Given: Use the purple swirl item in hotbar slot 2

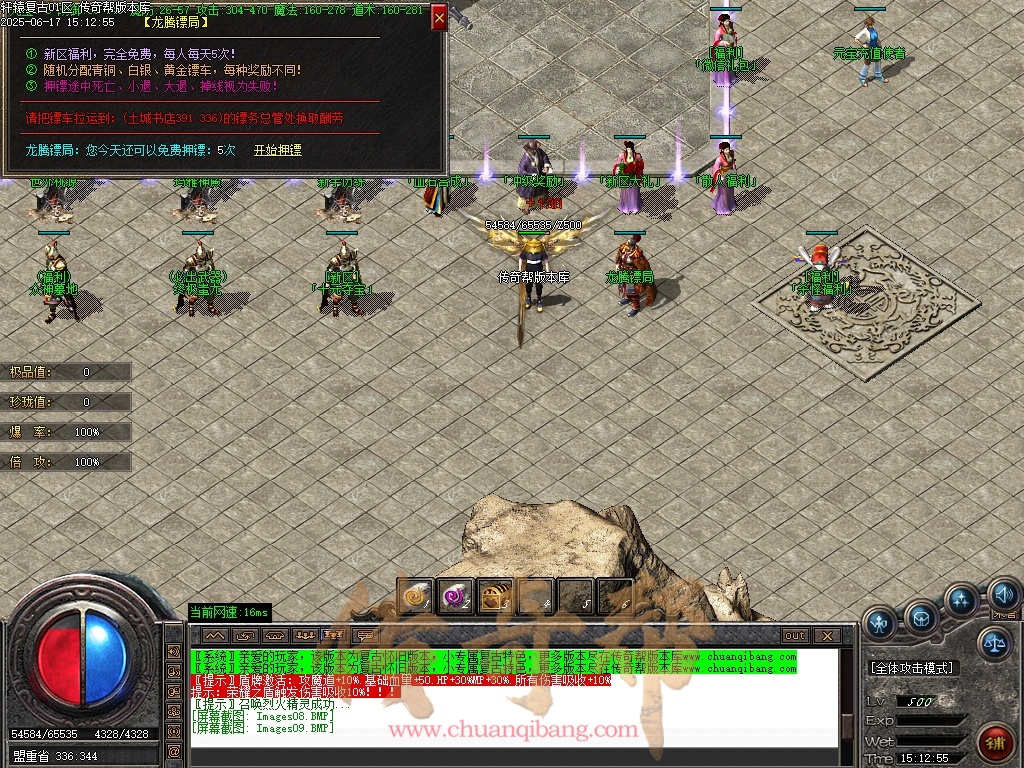Looking at the screenshot, I should tap(455, 597).
